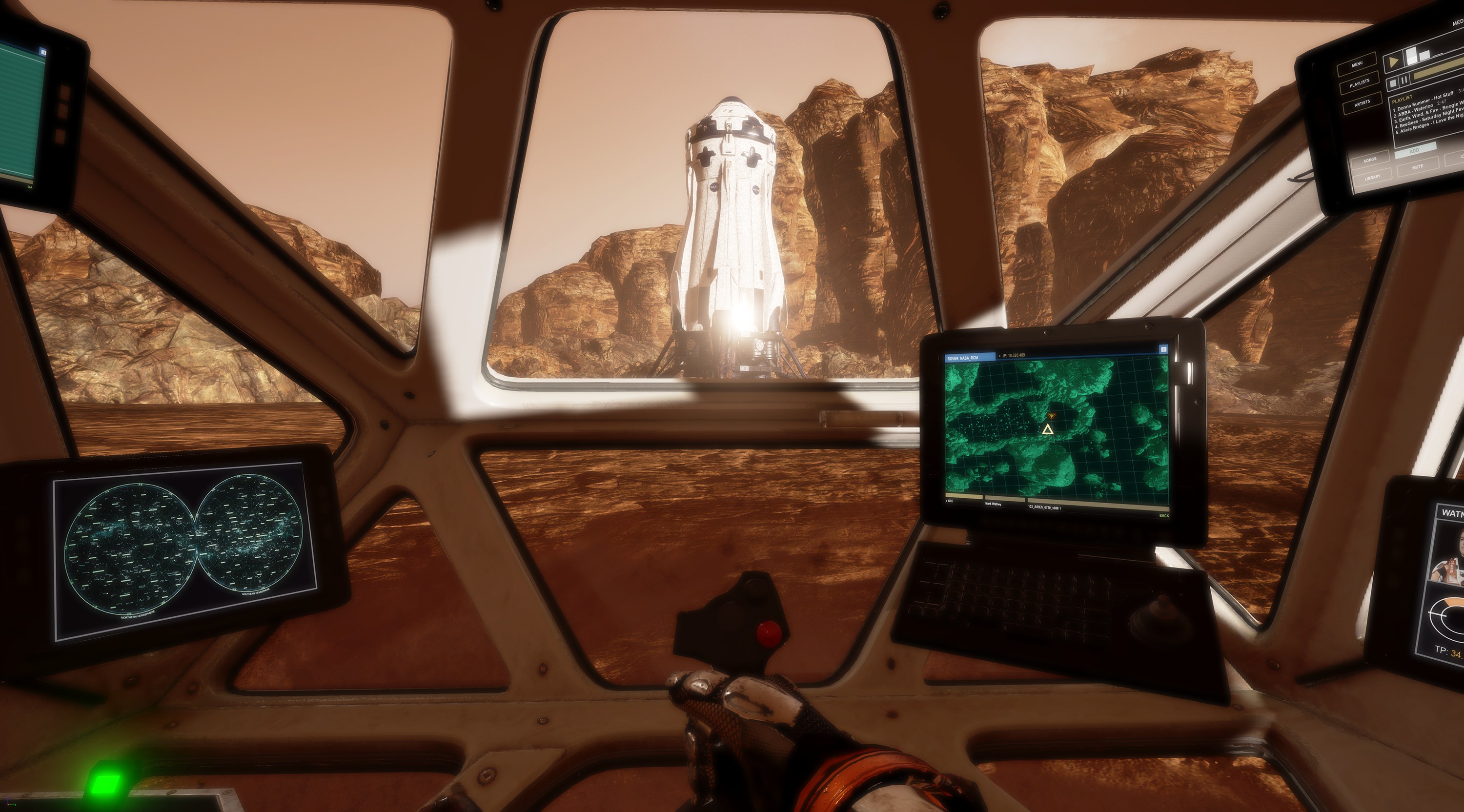Click the yellow waypoint triangle on the map
The width and height of the screenshot is (1464, 812).
[x=1048, y=430]
